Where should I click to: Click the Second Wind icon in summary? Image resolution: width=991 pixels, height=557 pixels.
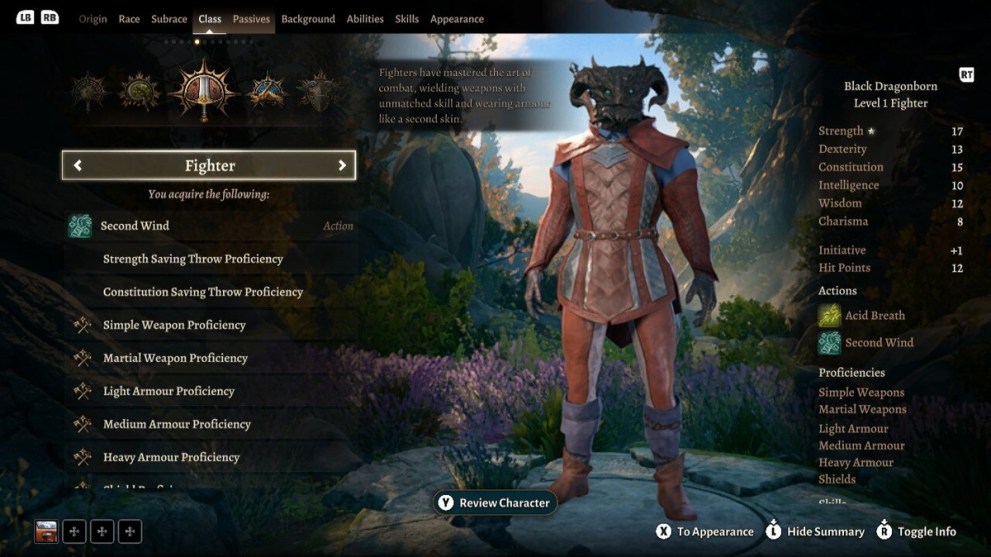click(x=830, y=343)
